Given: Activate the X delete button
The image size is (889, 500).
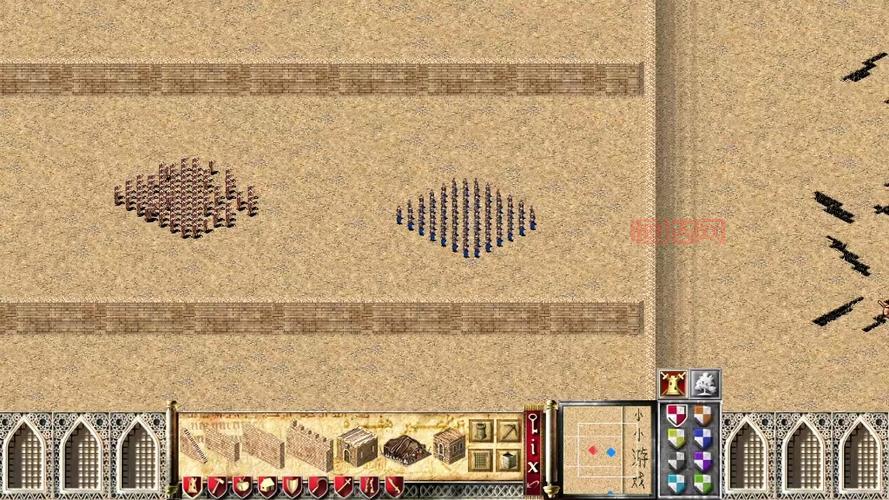Looking at the screenshot, I should point(533,466).
